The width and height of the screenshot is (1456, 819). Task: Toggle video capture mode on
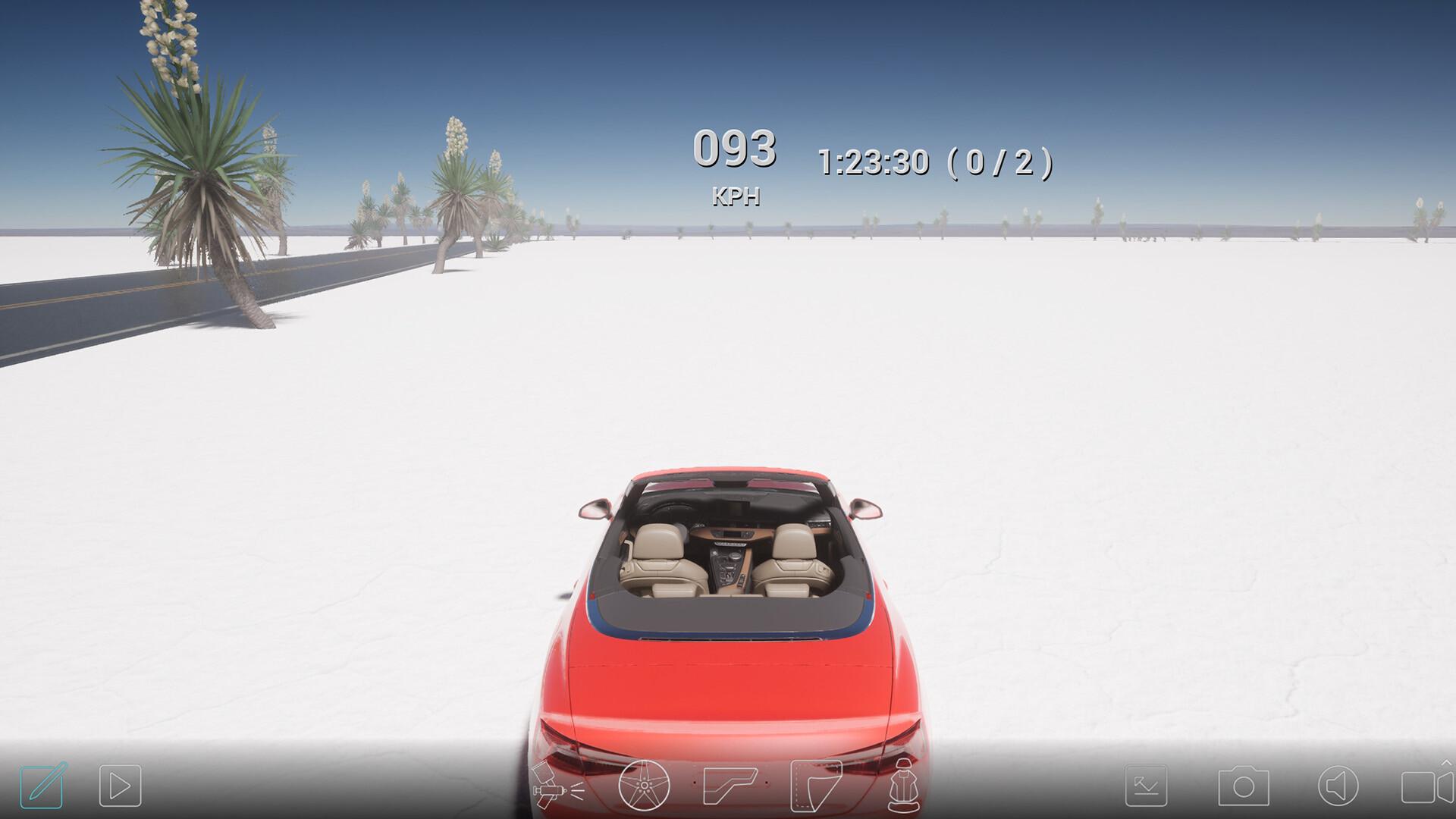[x=1426, y=789]
